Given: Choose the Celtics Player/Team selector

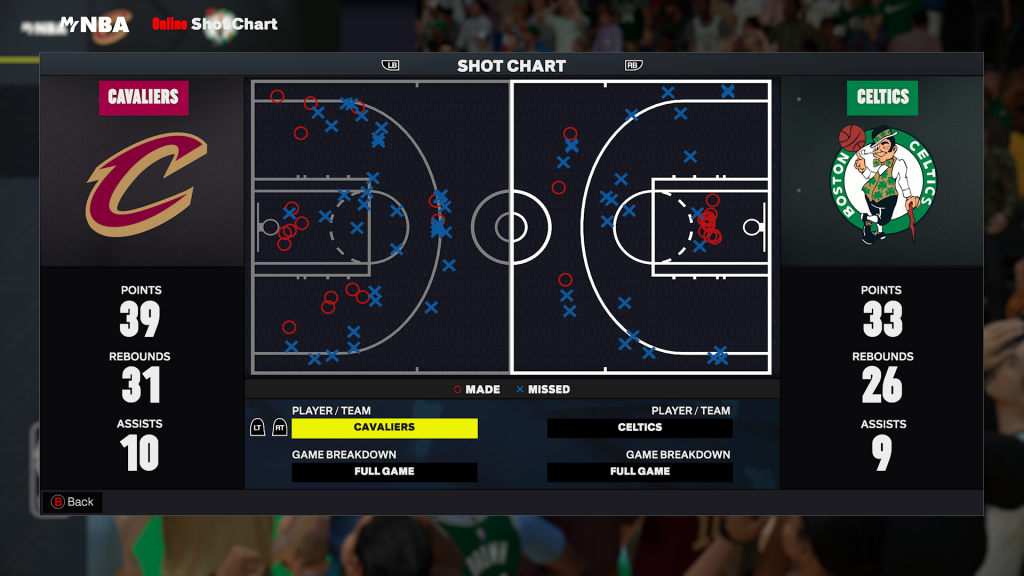Looking at the screenshot, I should [x=639, y=428].
